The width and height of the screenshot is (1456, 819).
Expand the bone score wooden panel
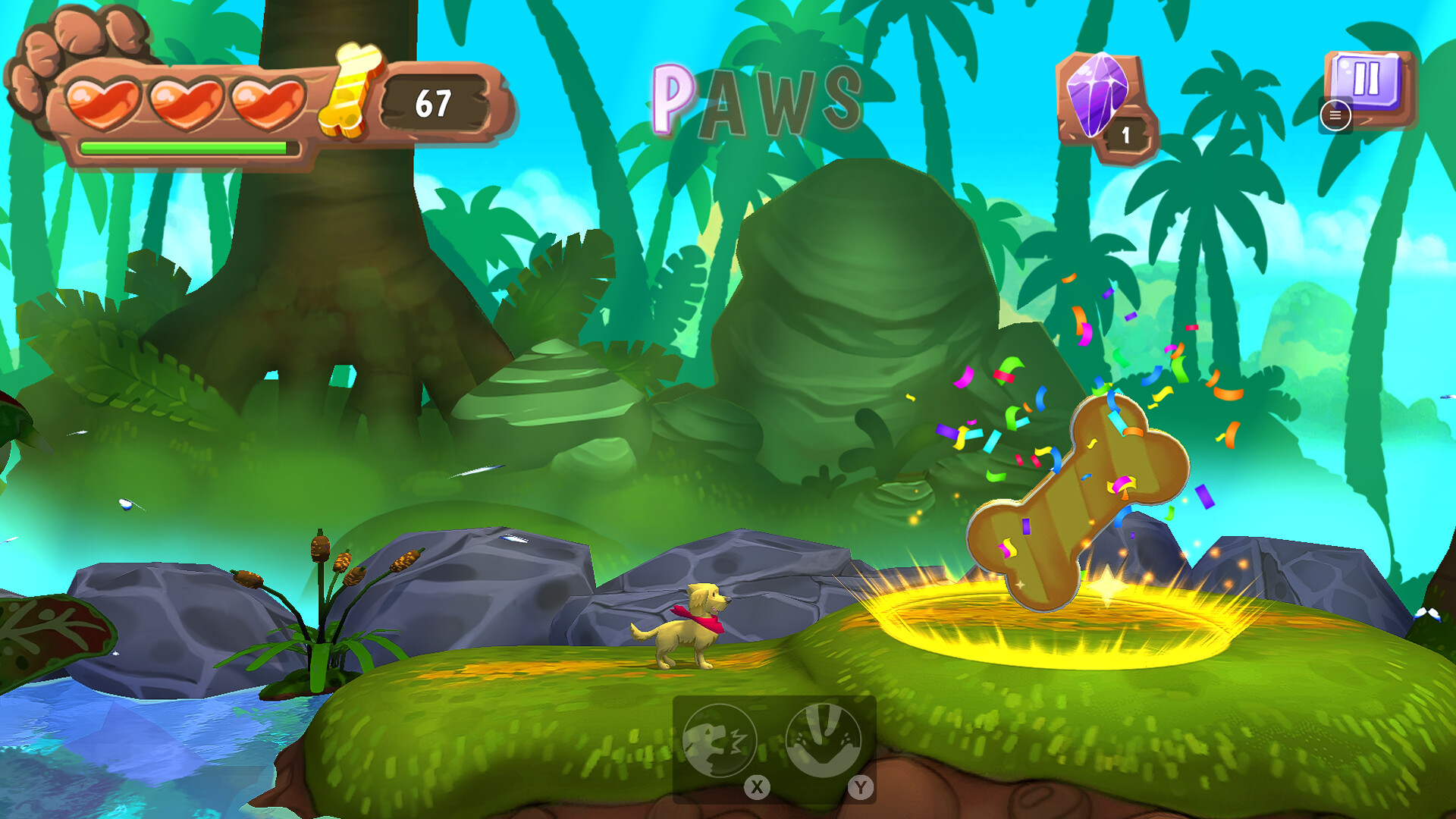pyautogui.click(x=432, y=100)
